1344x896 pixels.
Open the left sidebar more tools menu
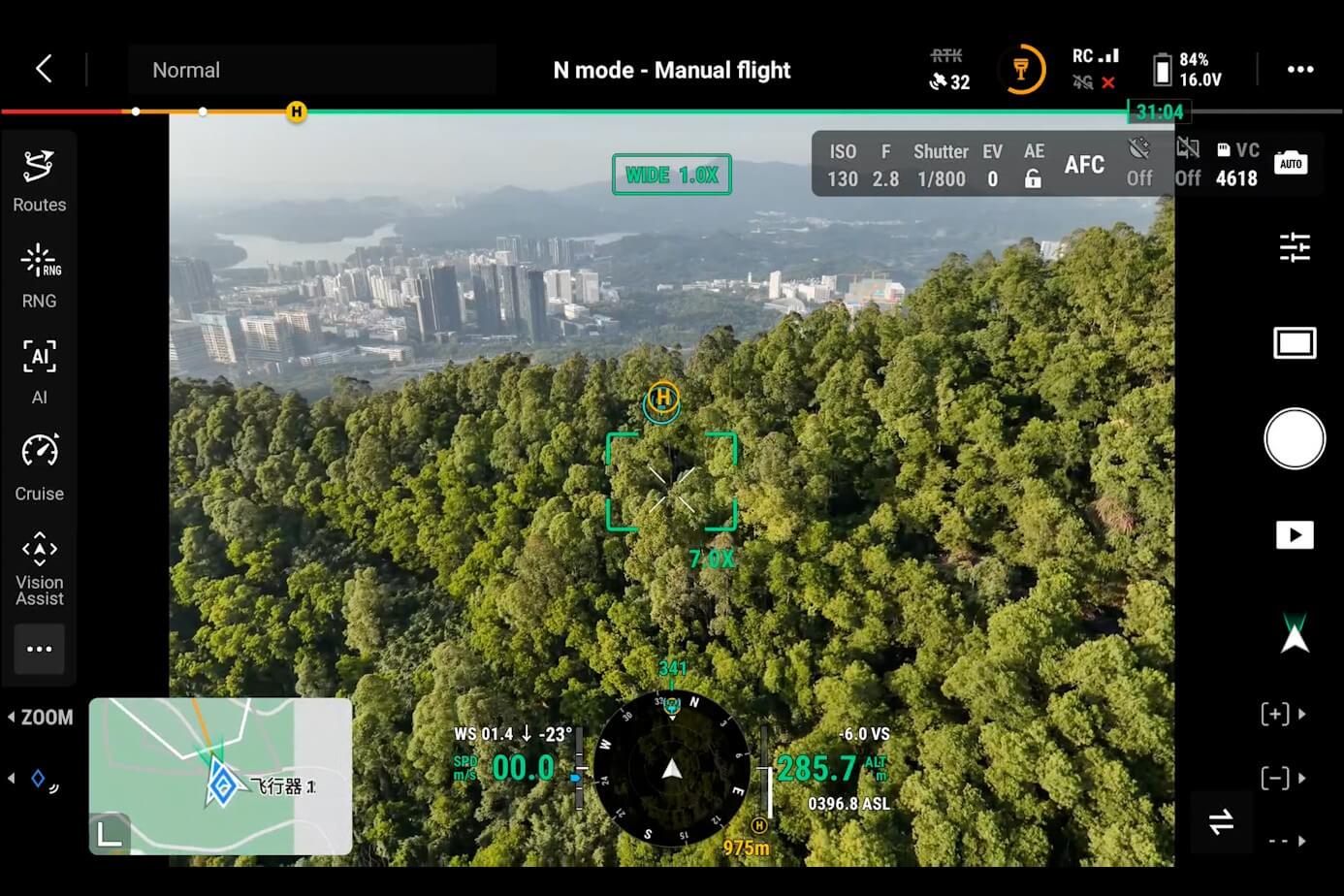click(x=39, y=649)
